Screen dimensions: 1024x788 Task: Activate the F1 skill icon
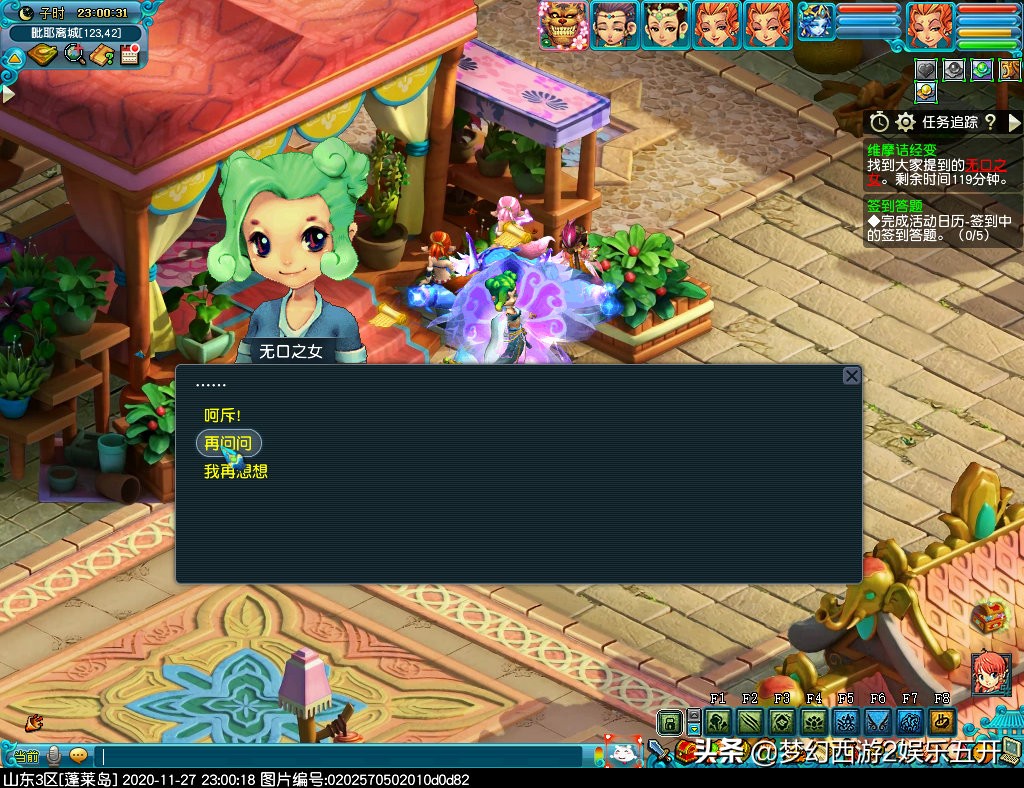[718, 722]
